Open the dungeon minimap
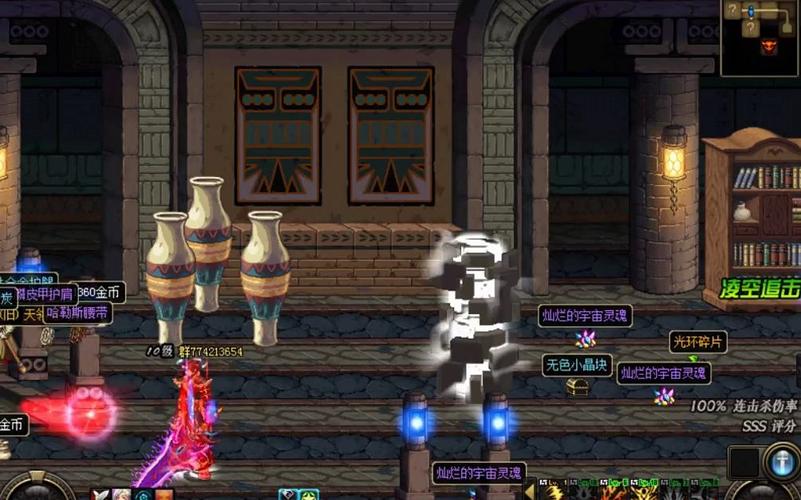 pyautogui.click(x=760, y=36)
